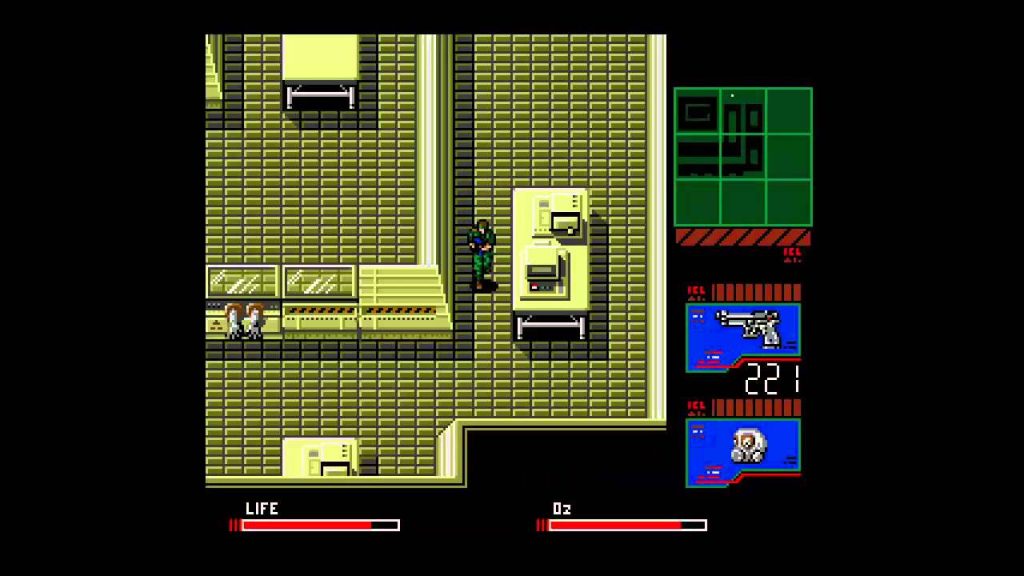Viewport: 1024px width, 576px height.
Task: Click the green radar minimap
Action: coord(742,156)
